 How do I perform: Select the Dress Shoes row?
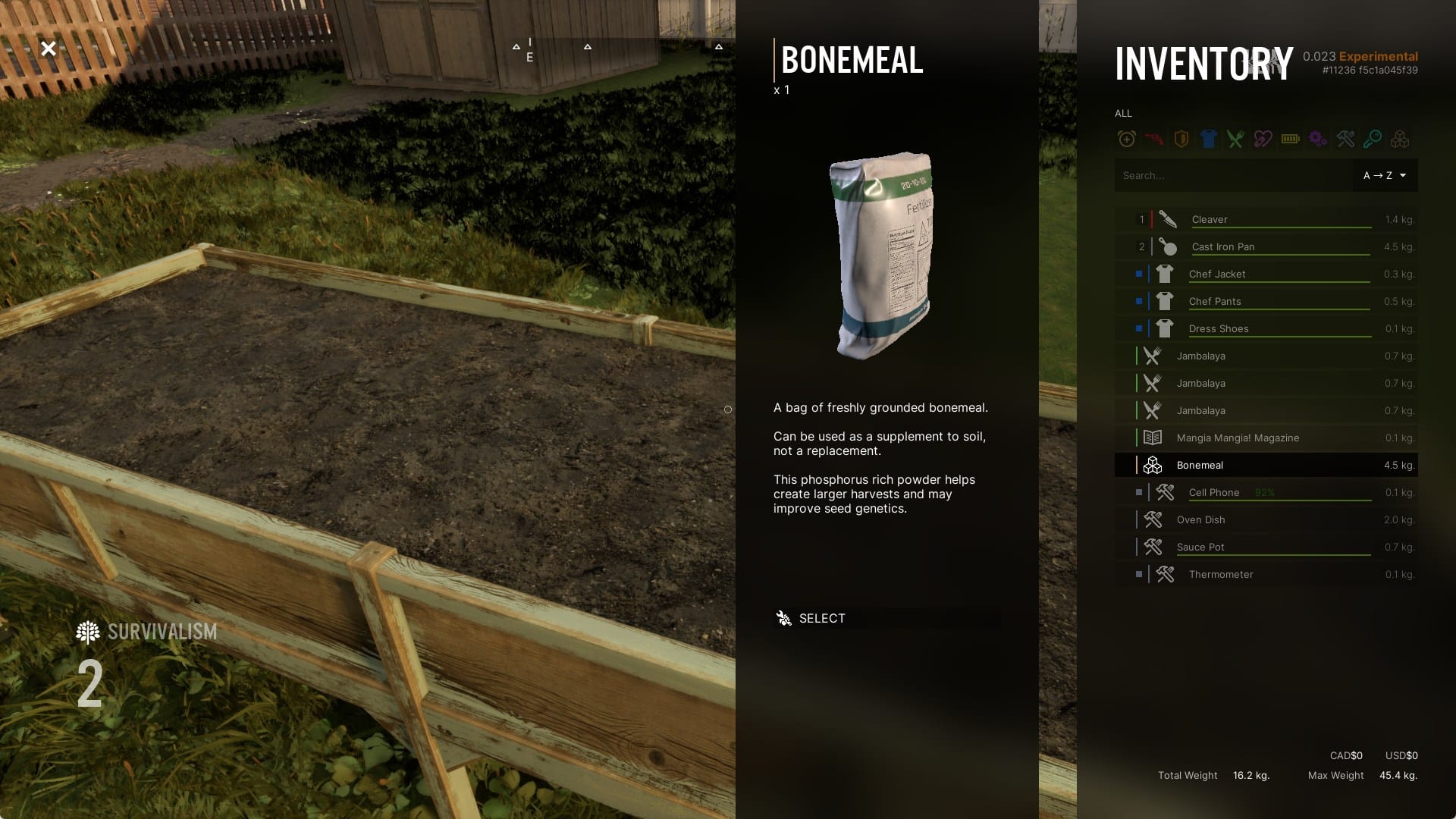click(1218, 328)
